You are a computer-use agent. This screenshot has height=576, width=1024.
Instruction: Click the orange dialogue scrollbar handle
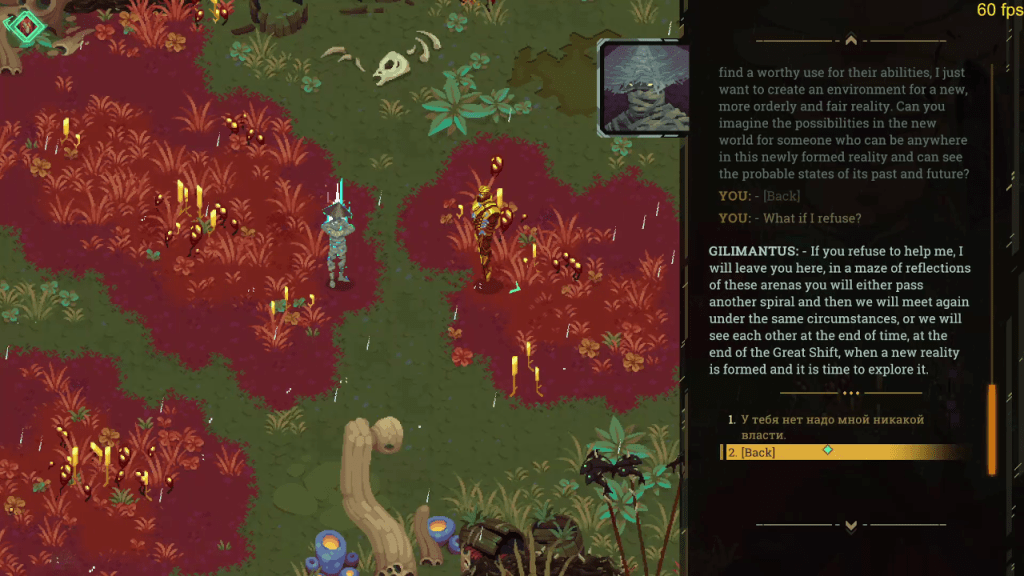point(992,428)
